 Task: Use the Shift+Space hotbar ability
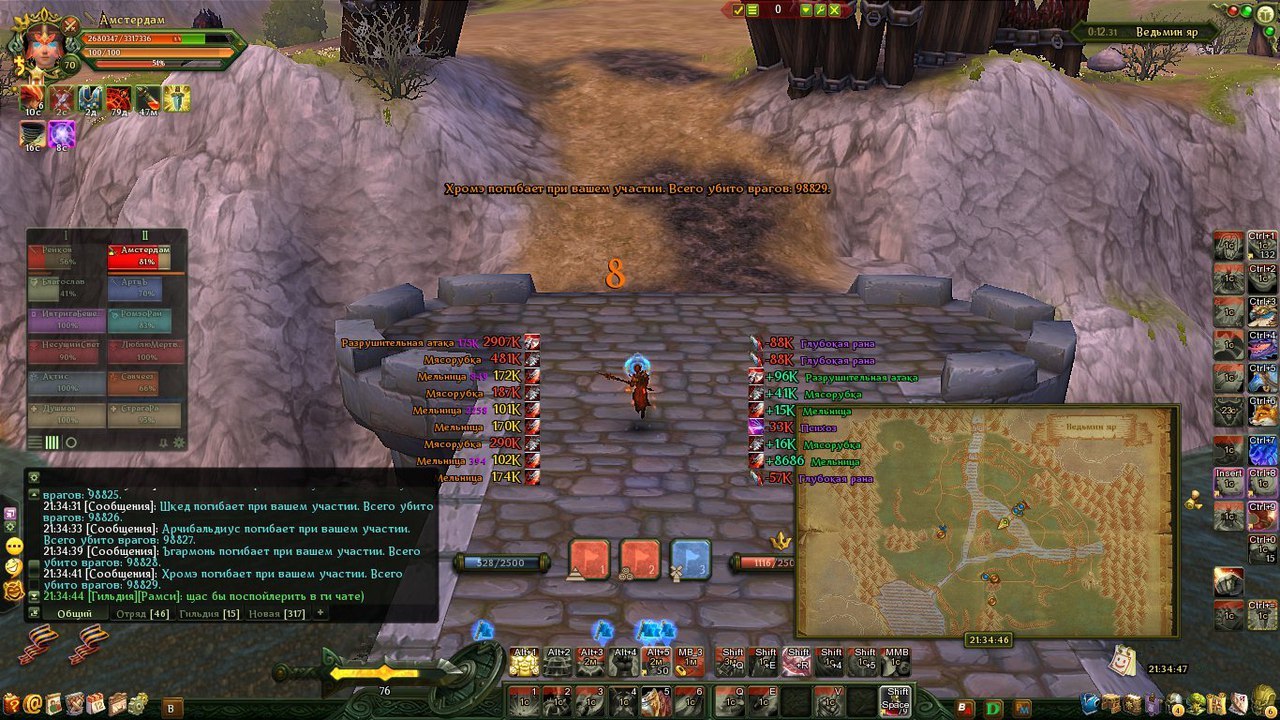click(x=896, y=701)
